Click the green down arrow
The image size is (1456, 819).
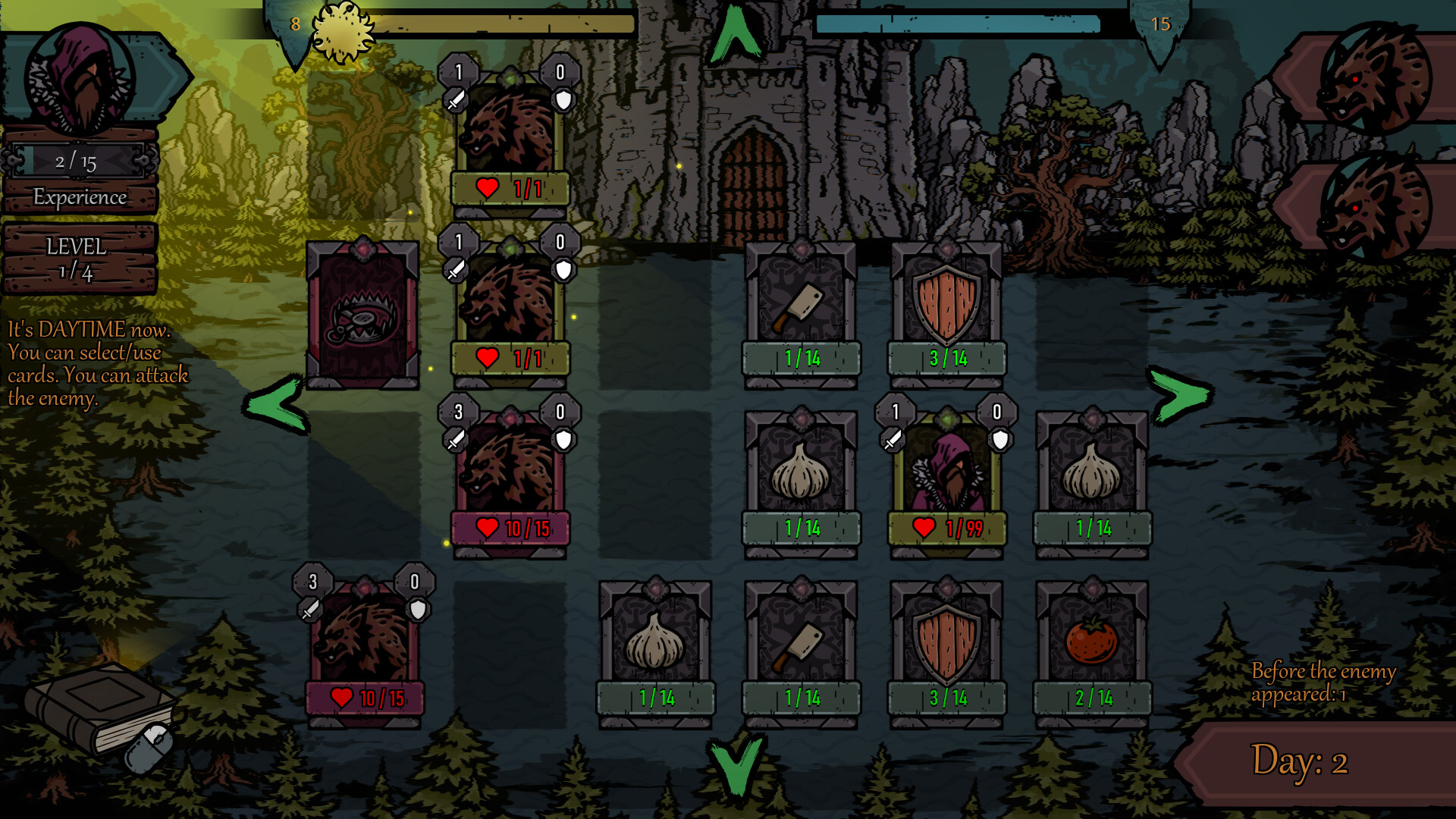click(734, 766)
